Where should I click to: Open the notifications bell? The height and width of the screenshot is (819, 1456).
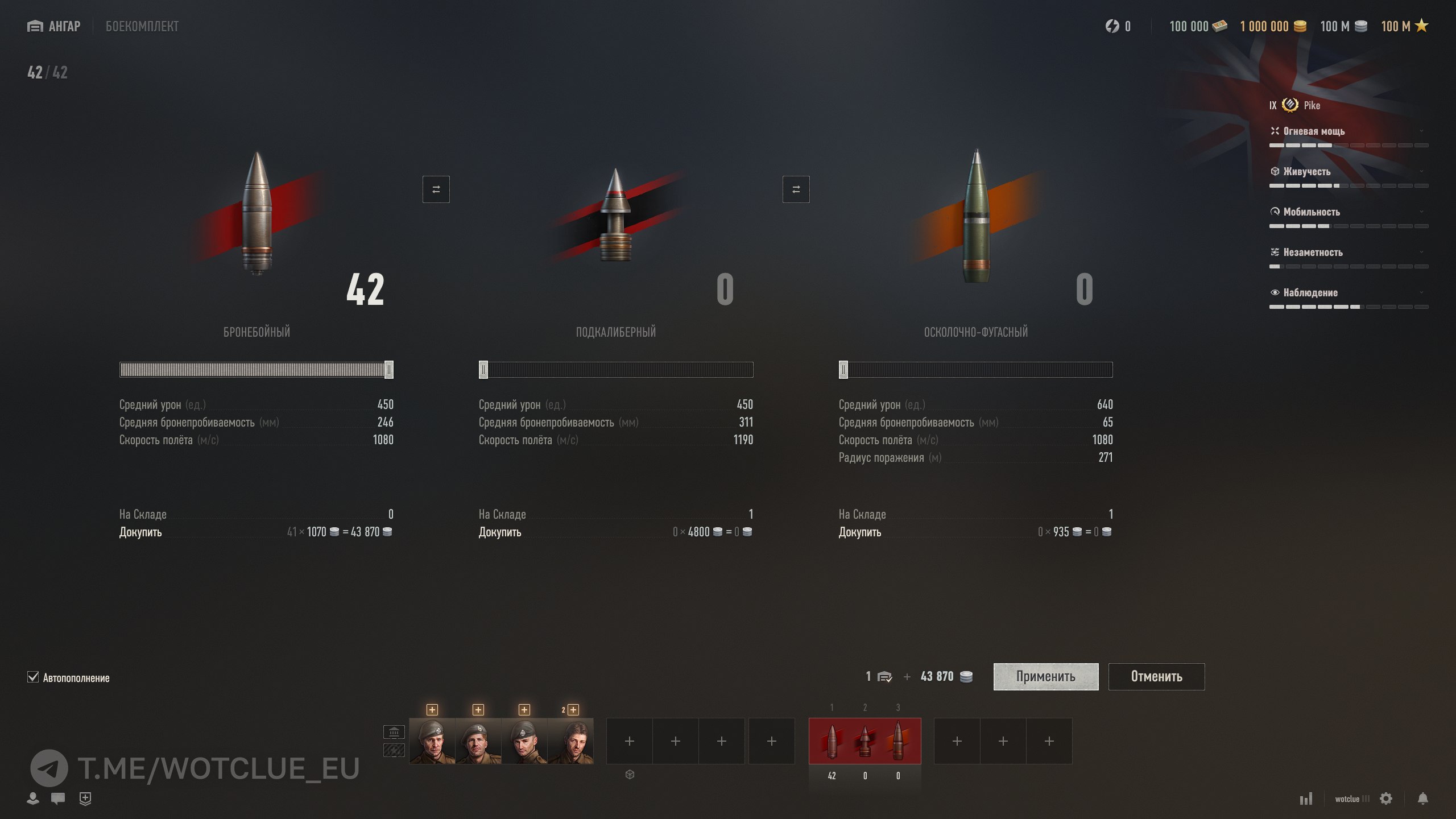pyautogui.click(x=1422, y=799)
